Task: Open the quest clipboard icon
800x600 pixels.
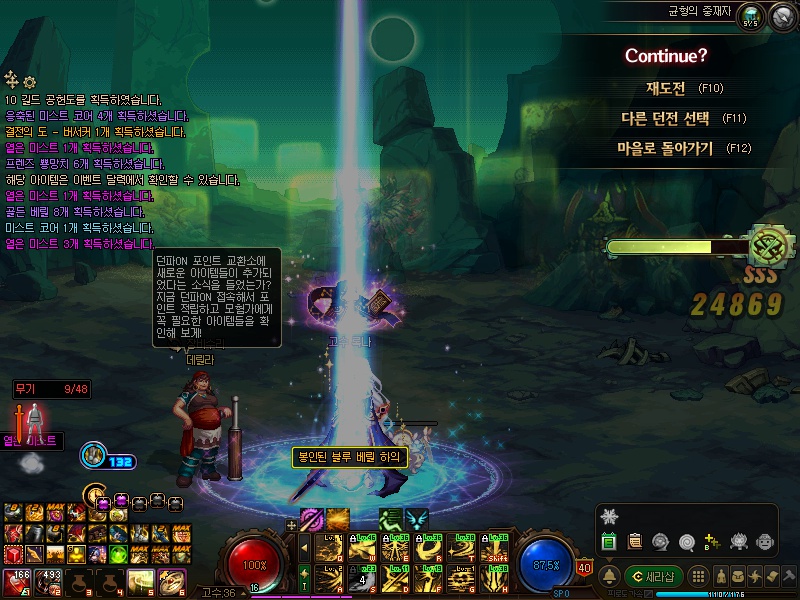Action: [x=634, y=542]
